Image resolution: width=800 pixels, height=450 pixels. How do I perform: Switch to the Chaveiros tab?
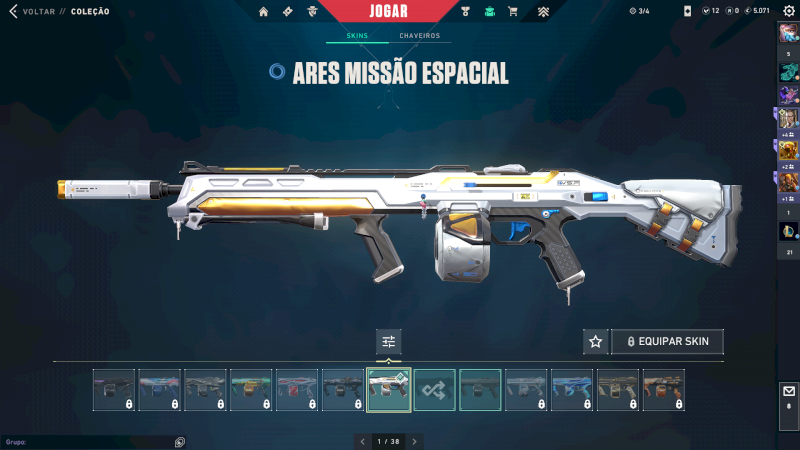[419, 36]
